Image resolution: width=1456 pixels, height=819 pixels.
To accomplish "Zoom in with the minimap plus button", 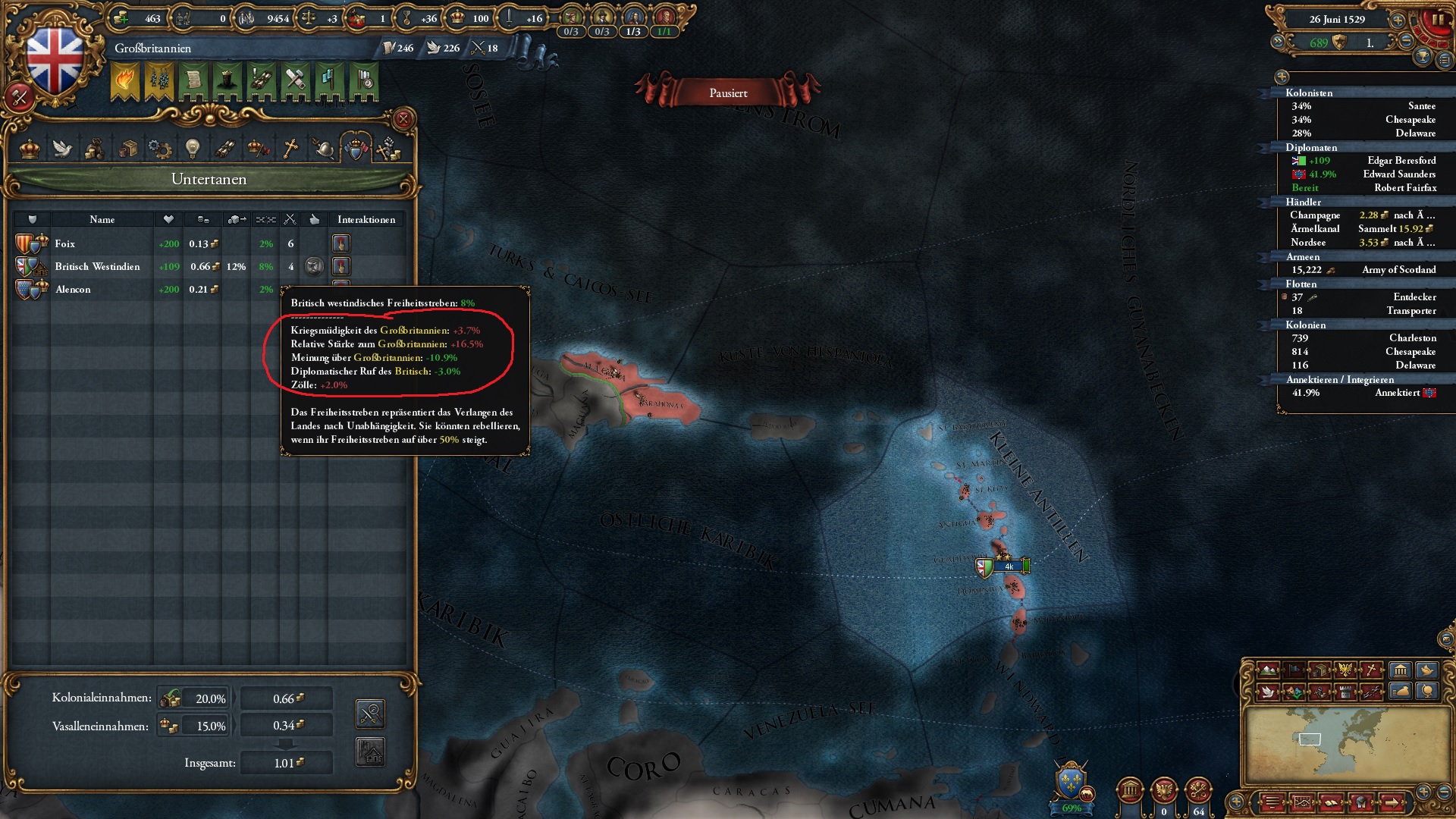I will (x=1423, y=790).
